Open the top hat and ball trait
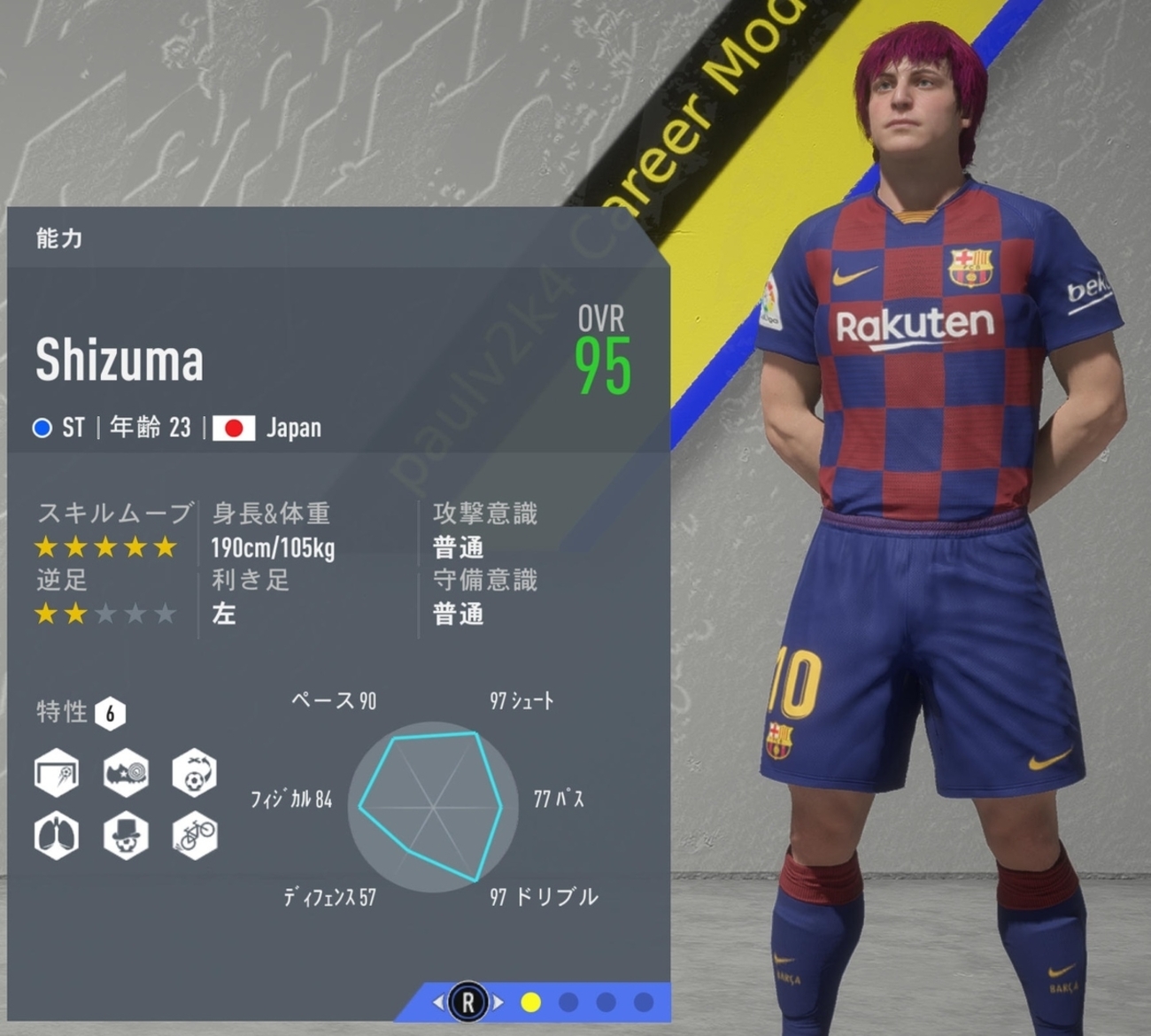 click(x=126, y=835)
